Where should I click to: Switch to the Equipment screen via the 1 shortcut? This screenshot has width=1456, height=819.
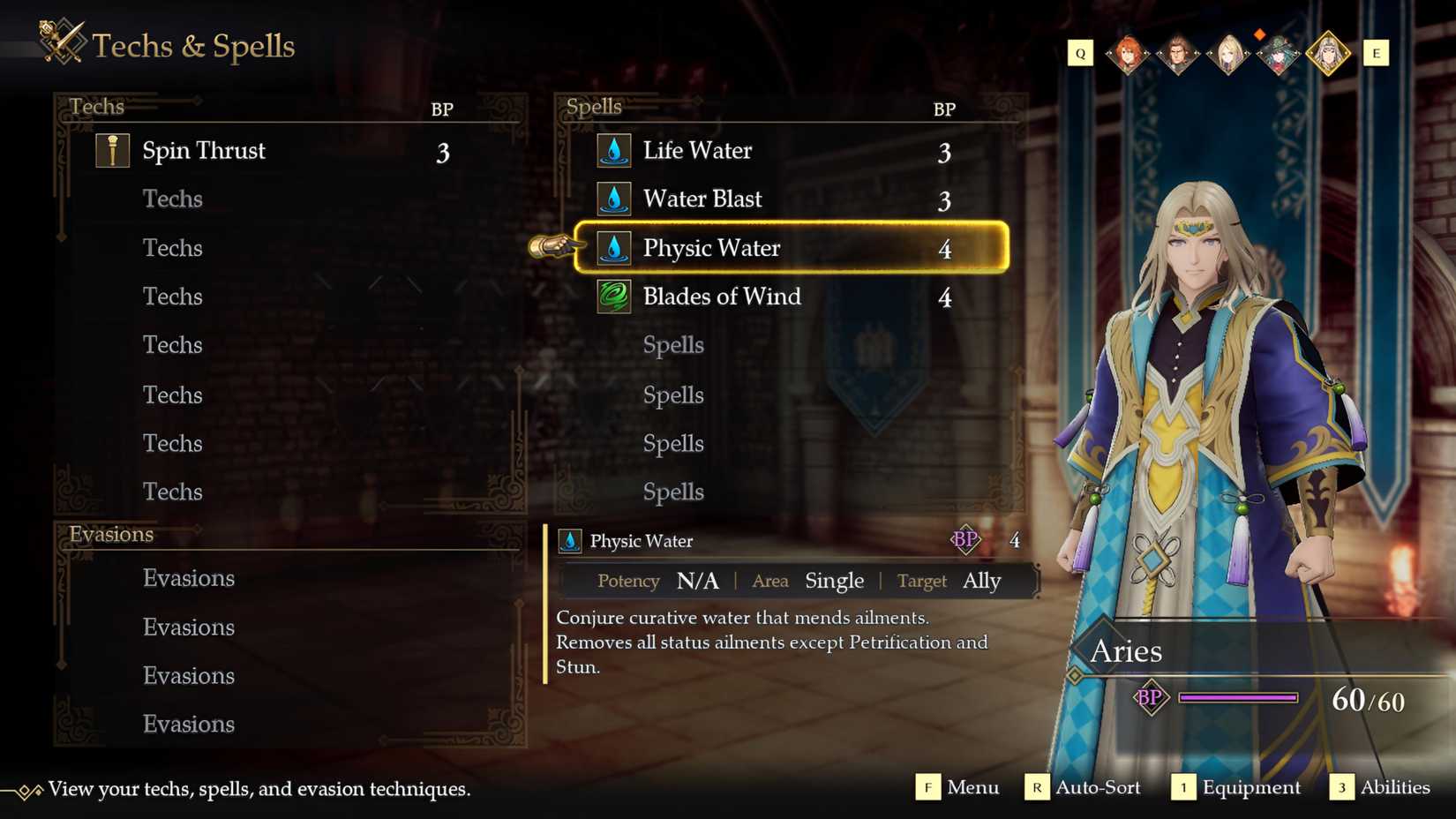1183,787
